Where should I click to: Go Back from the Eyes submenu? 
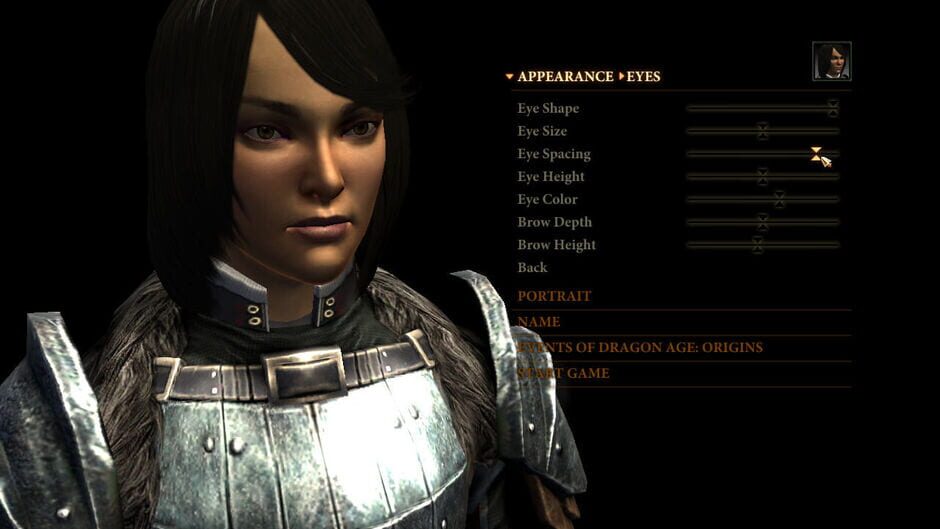(532, 267)
